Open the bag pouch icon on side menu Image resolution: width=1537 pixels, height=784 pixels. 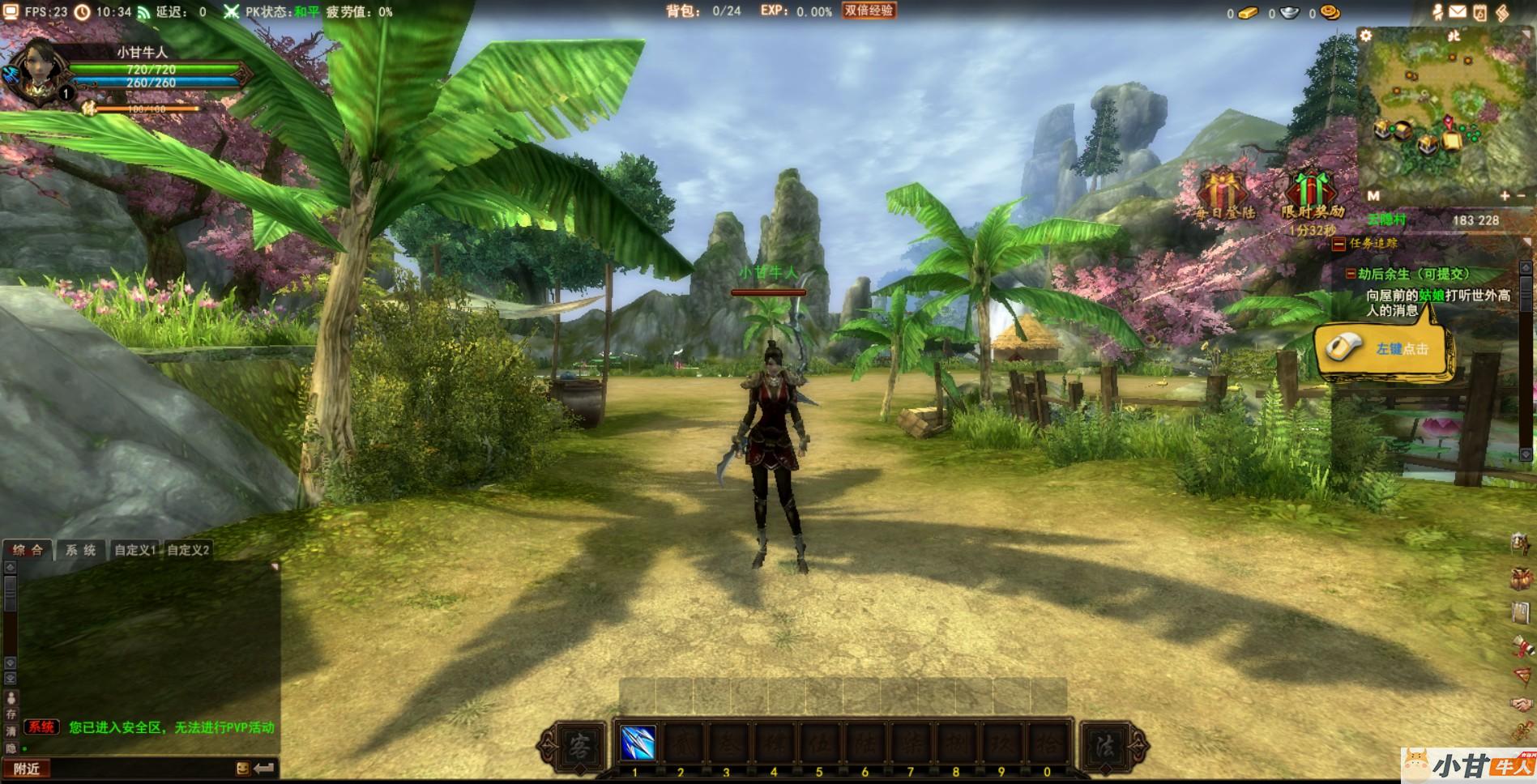pyautogui.click(x=1521, y=579)
